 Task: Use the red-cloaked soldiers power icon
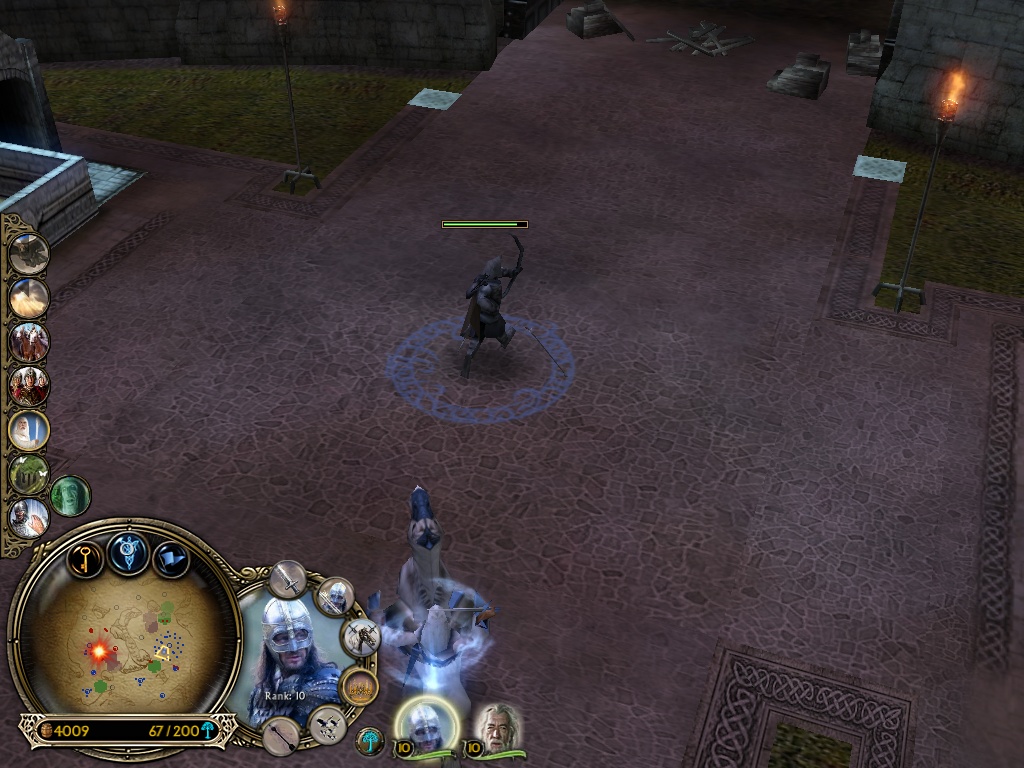(x=29, y=386)
